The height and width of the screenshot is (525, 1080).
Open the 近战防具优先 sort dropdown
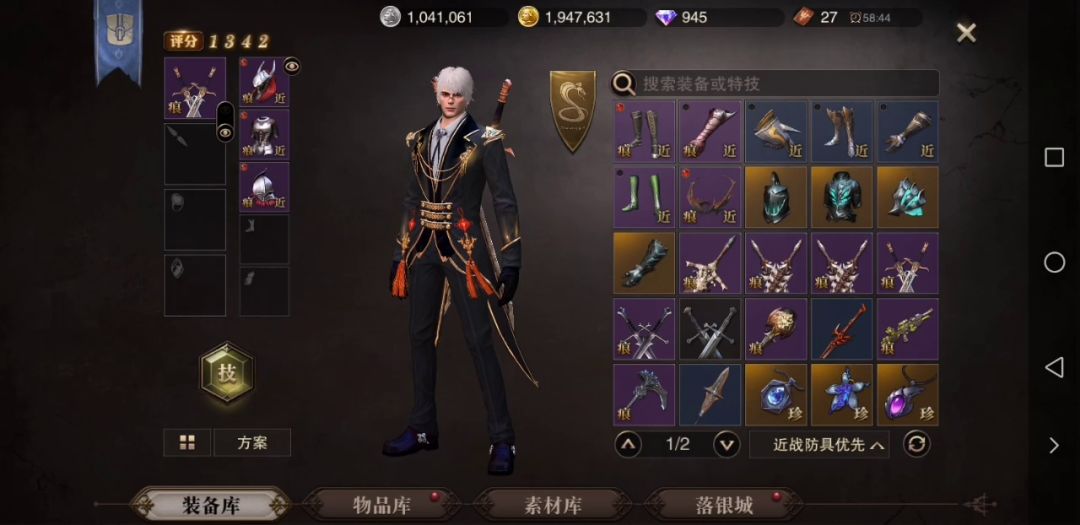click(x=819, y=444)
